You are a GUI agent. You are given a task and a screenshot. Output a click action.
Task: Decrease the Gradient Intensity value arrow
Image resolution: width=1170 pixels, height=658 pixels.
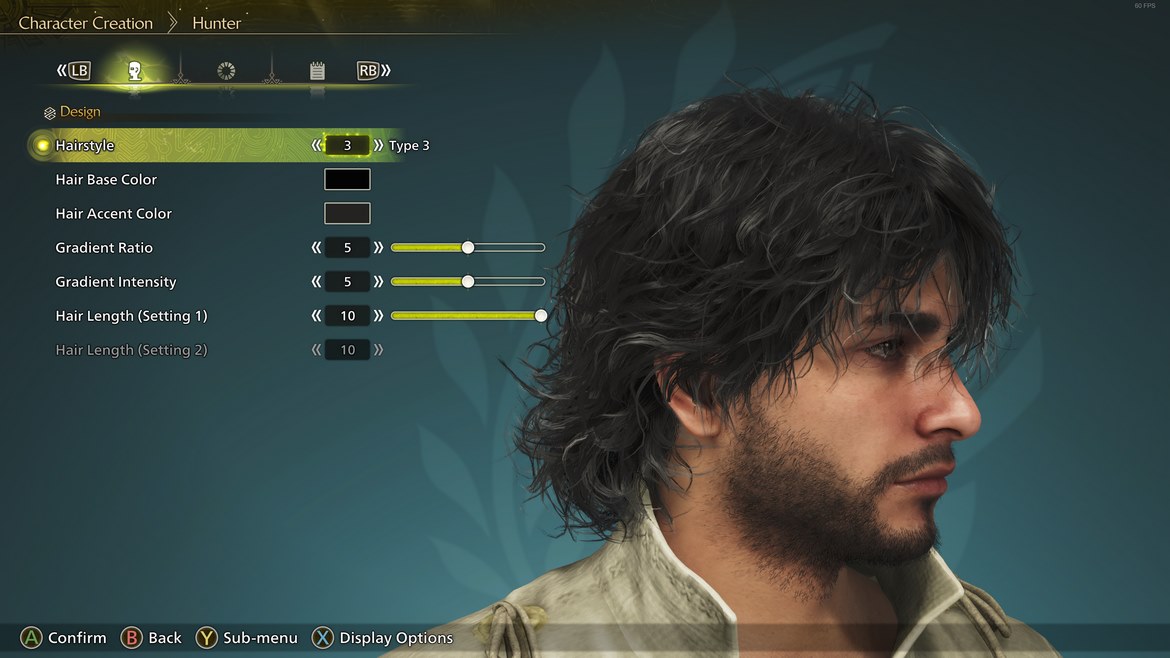pos(317,282)
